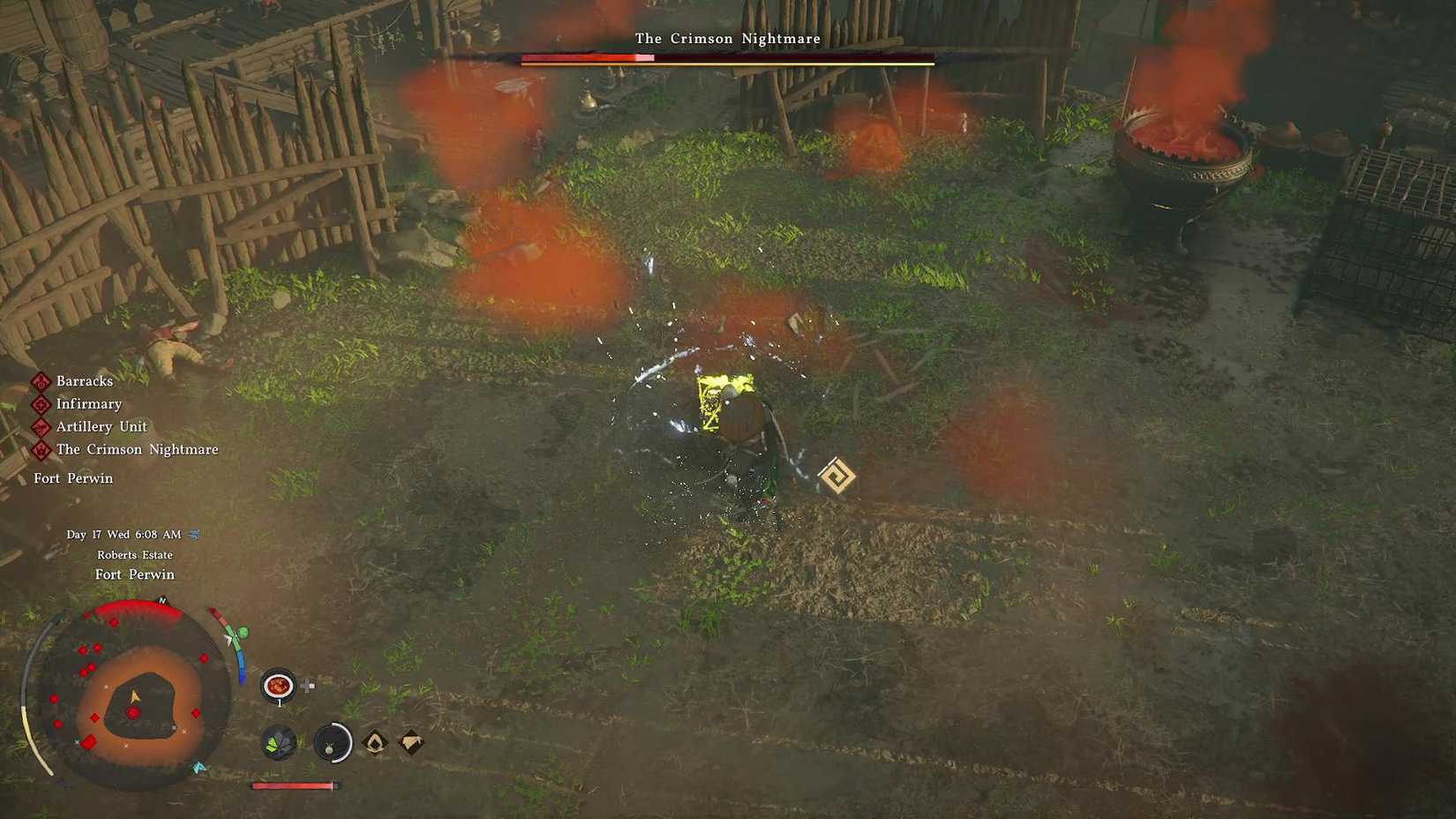Click the player arrow on the minimap

coord(134,695)
